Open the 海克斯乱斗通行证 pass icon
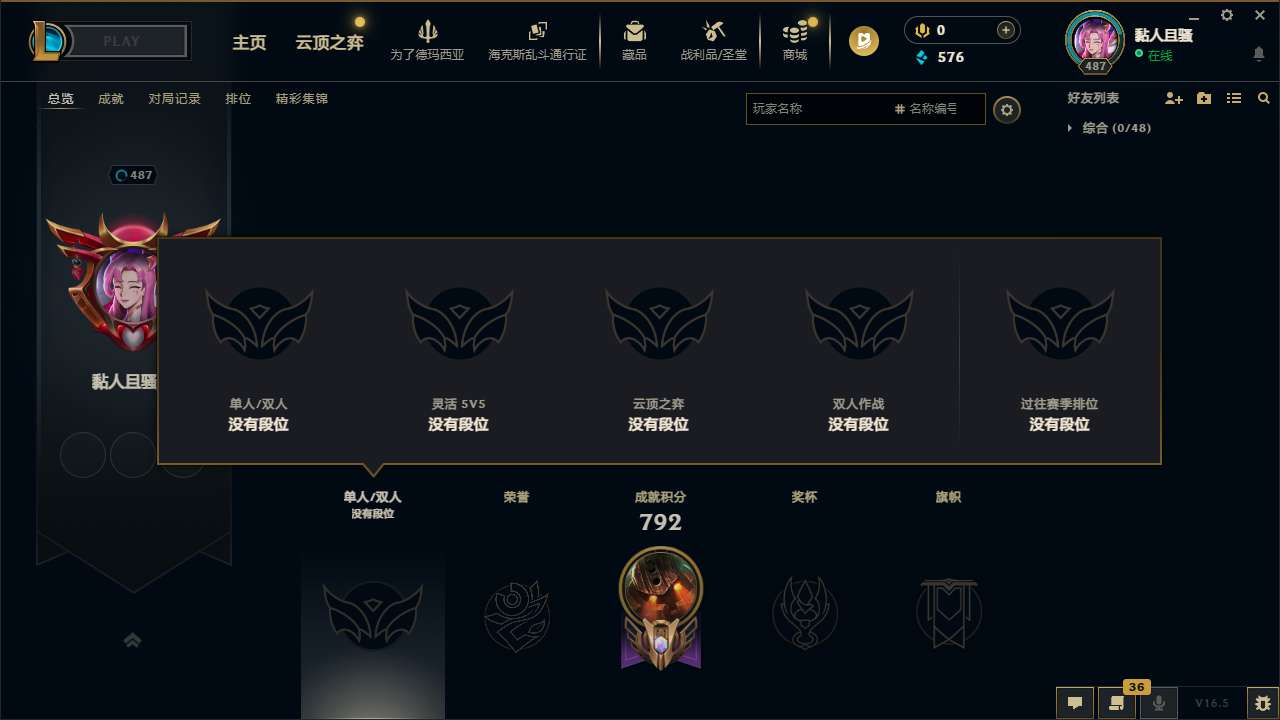This screenshot has width=1280, height=720. point(536,33)
